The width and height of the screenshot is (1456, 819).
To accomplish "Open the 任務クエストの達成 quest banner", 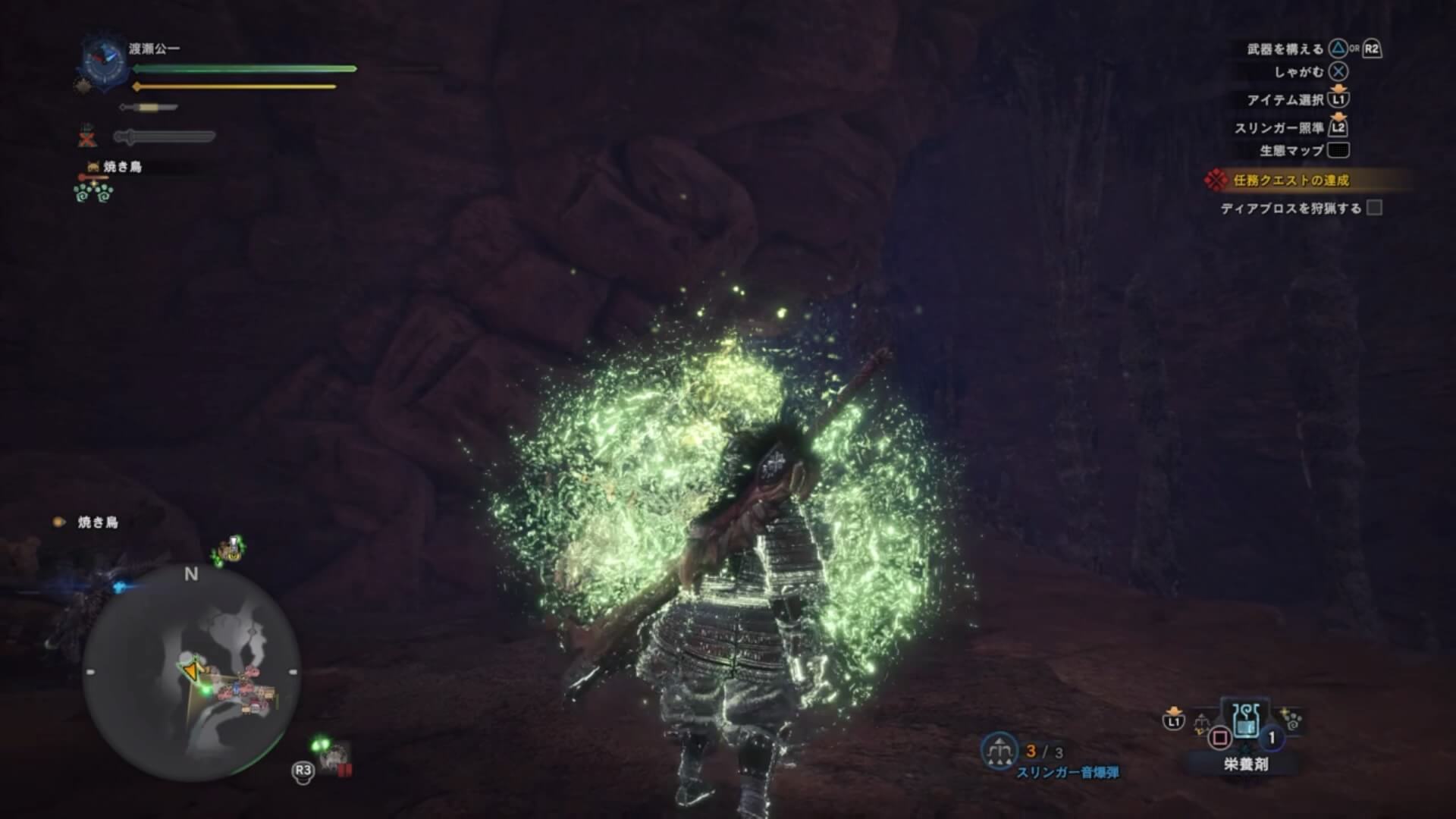I will click(x=1290, y=180).
